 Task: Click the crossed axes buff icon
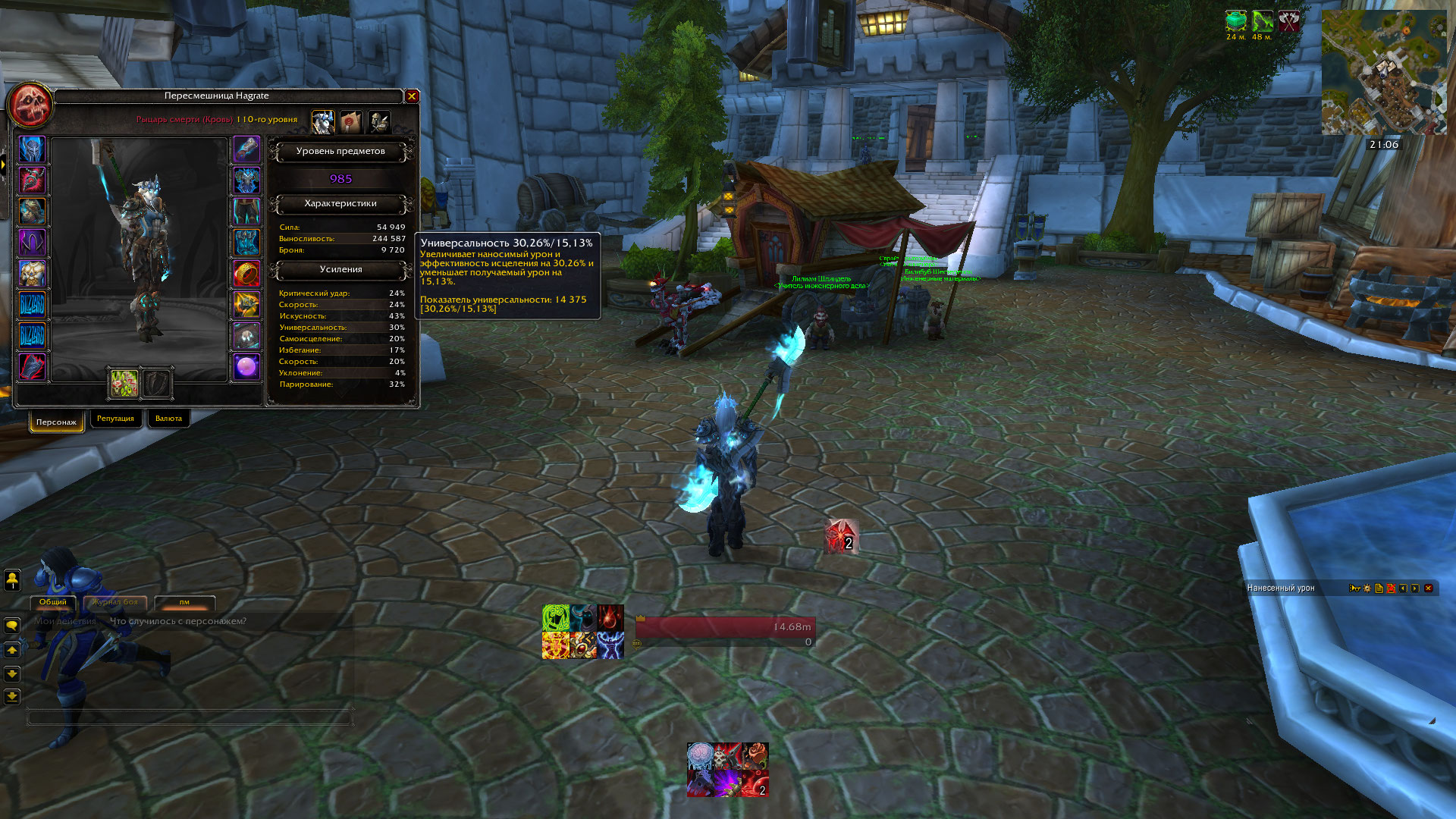pyautogui.click(x=1289, y=20)
